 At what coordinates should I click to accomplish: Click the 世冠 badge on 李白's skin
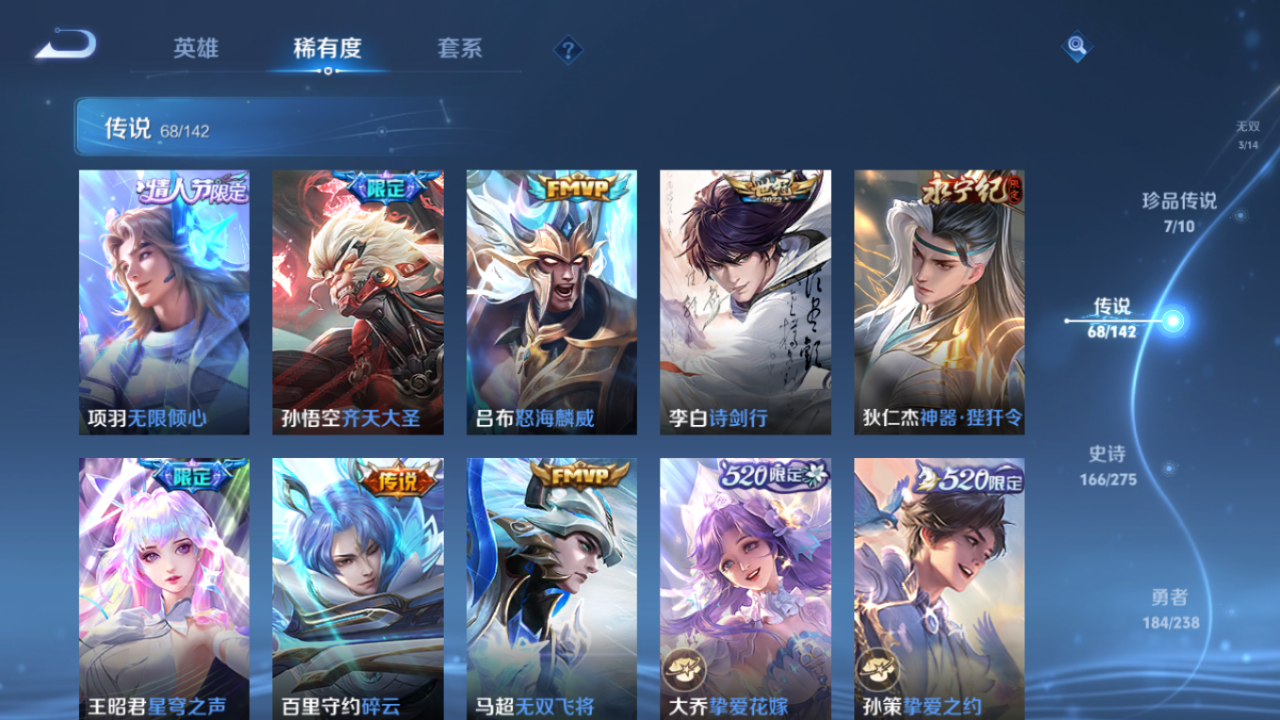pos(770,185)
